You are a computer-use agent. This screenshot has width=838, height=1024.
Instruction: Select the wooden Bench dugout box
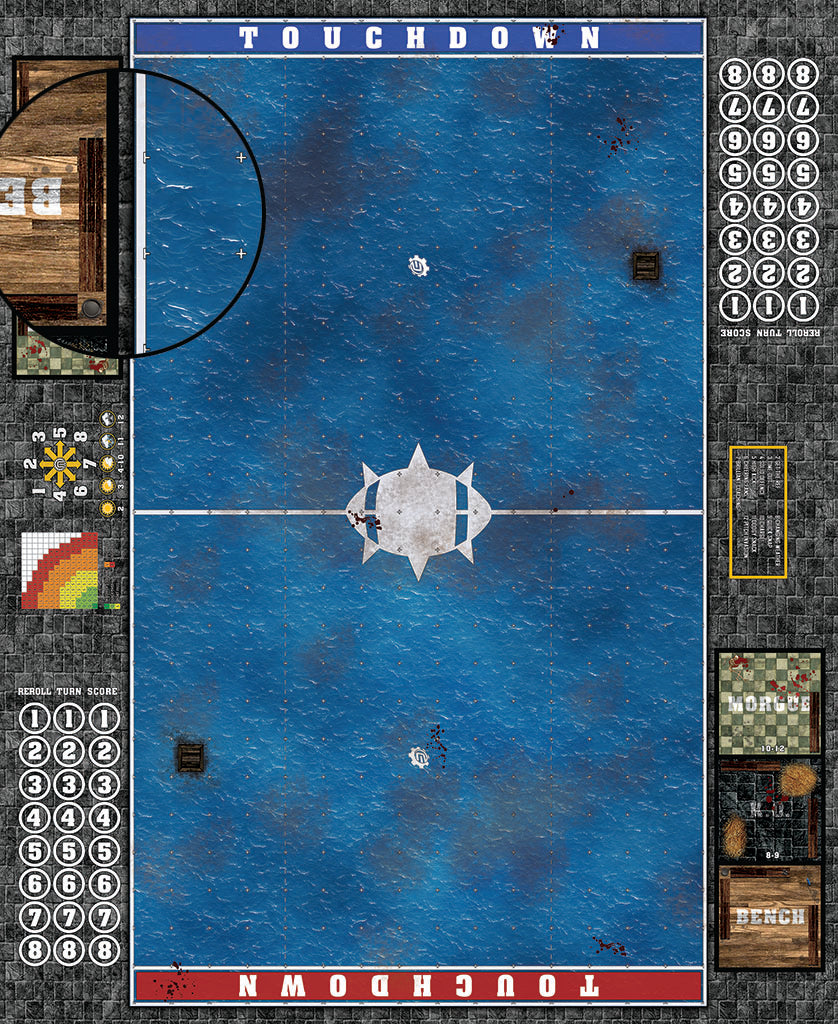point(769,917)
